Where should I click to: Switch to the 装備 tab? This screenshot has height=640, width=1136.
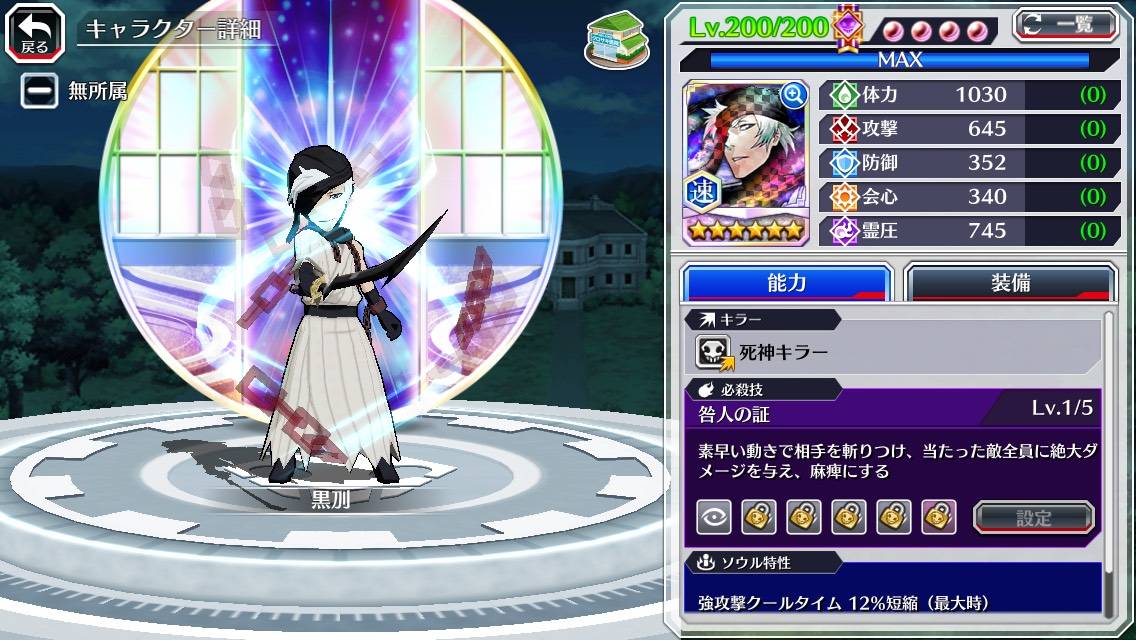coord(1010,283)
